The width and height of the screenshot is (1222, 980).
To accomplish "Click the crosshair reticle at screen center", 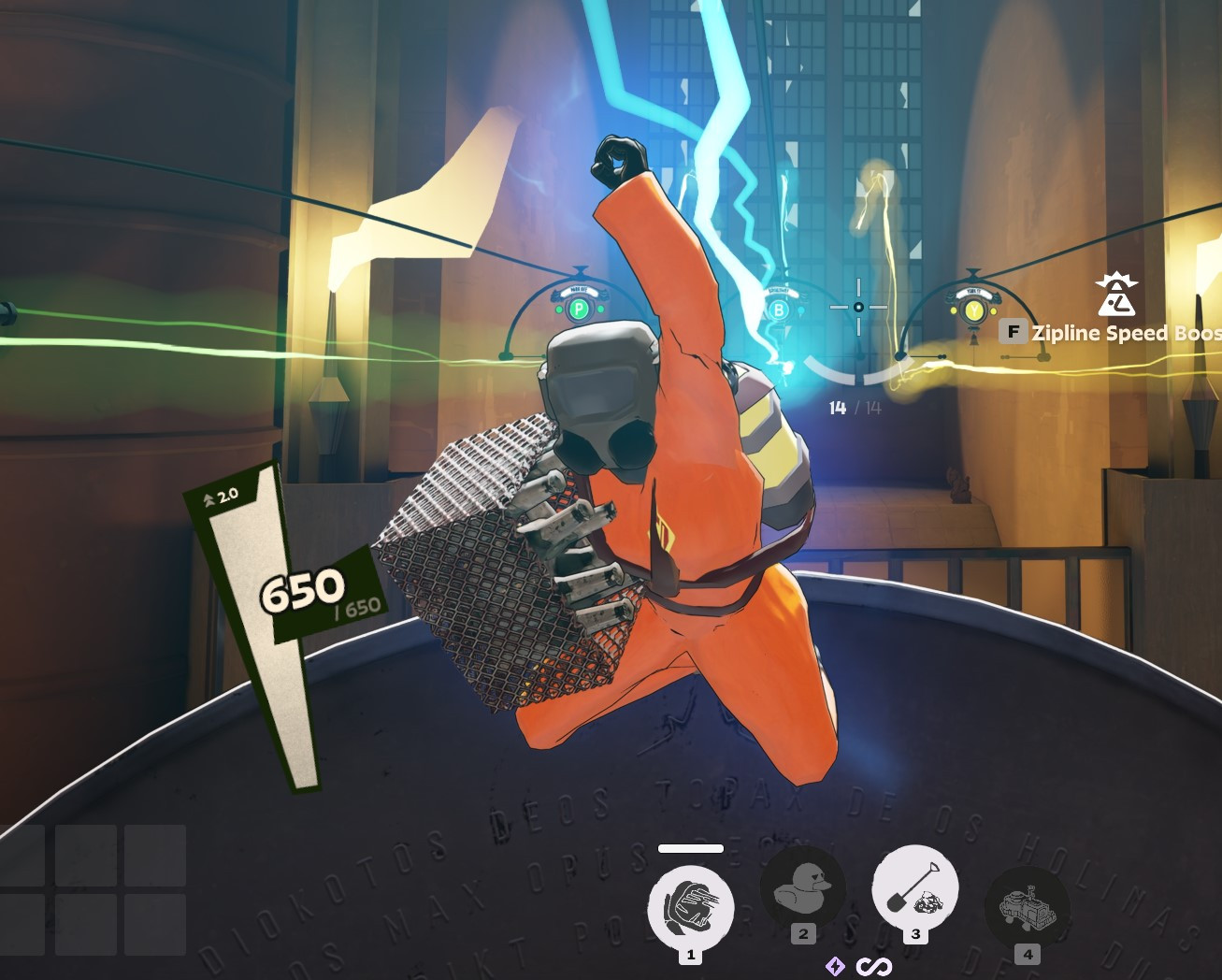I will point(856,306).
